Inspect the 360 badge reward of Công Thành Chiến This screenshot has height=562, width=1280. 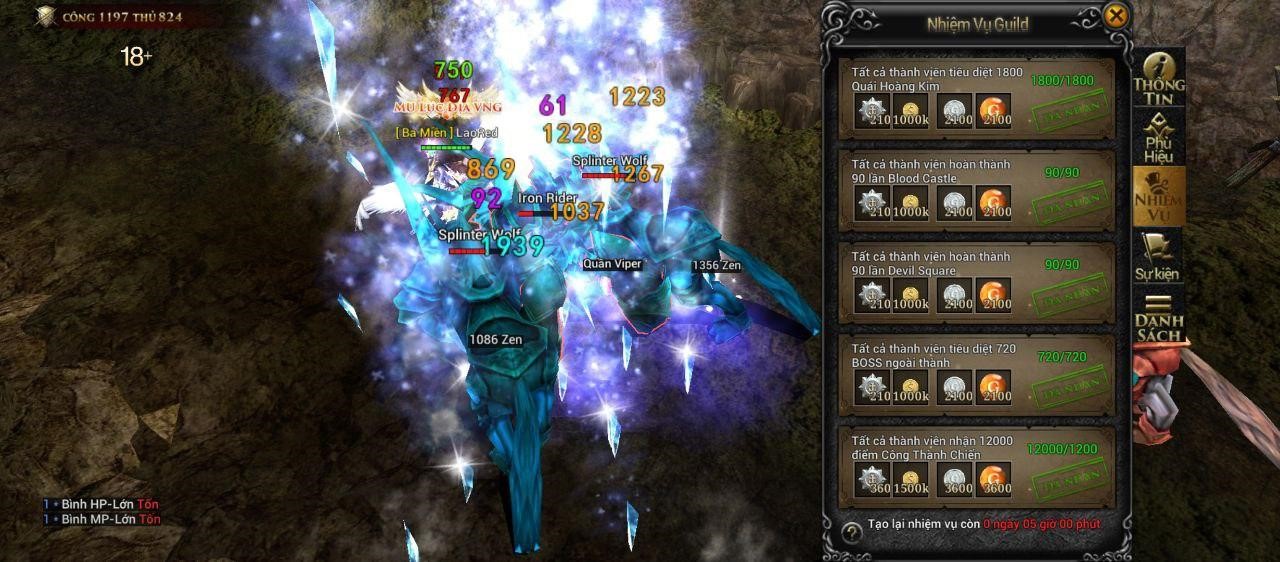pyautogui.click(x=873, y=480)
